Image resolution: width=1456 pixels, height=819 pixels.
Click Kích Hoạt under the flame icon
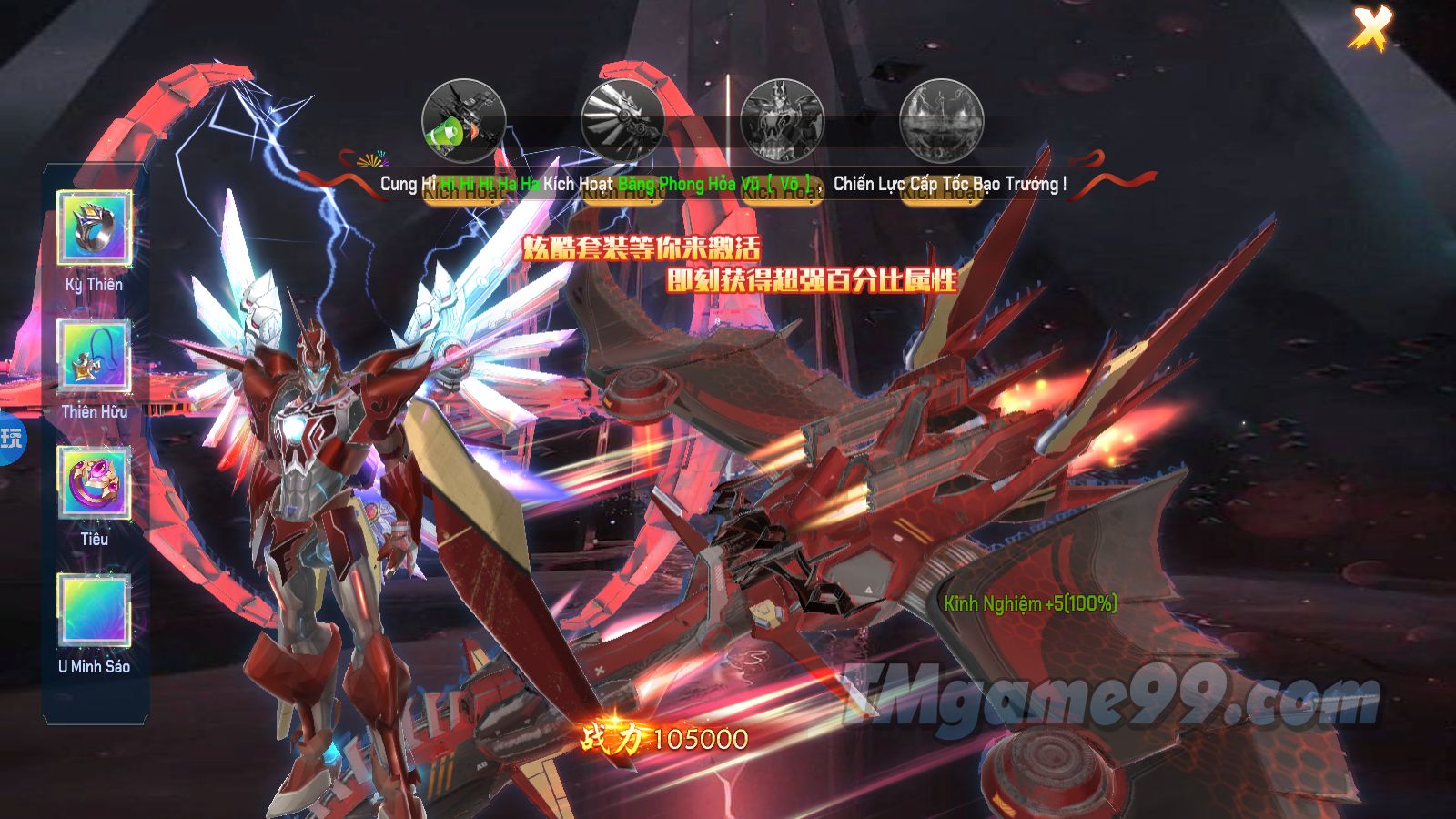coord(941,192)
